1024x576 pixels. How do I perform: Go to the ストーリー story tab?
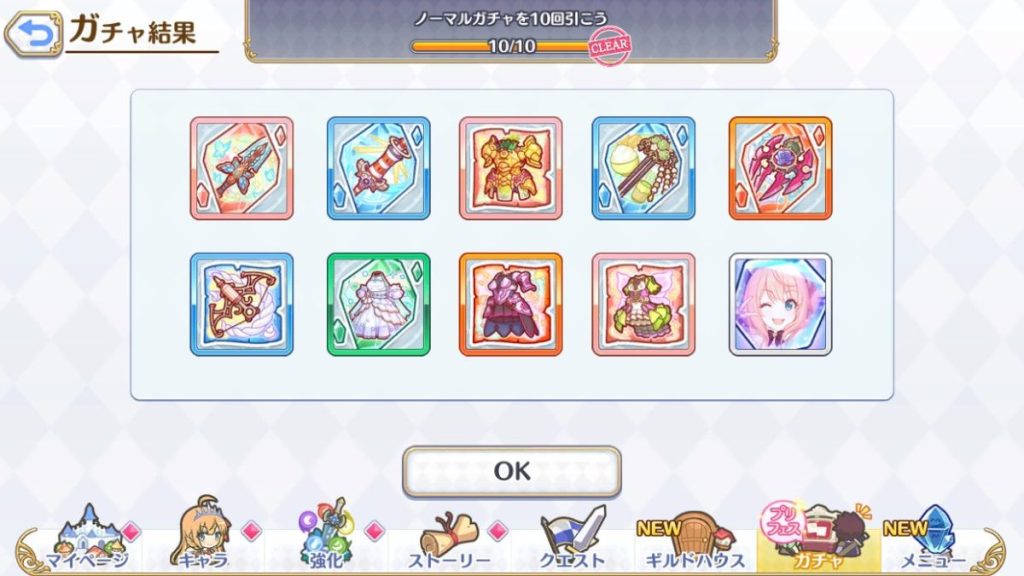tap(449, 540)
